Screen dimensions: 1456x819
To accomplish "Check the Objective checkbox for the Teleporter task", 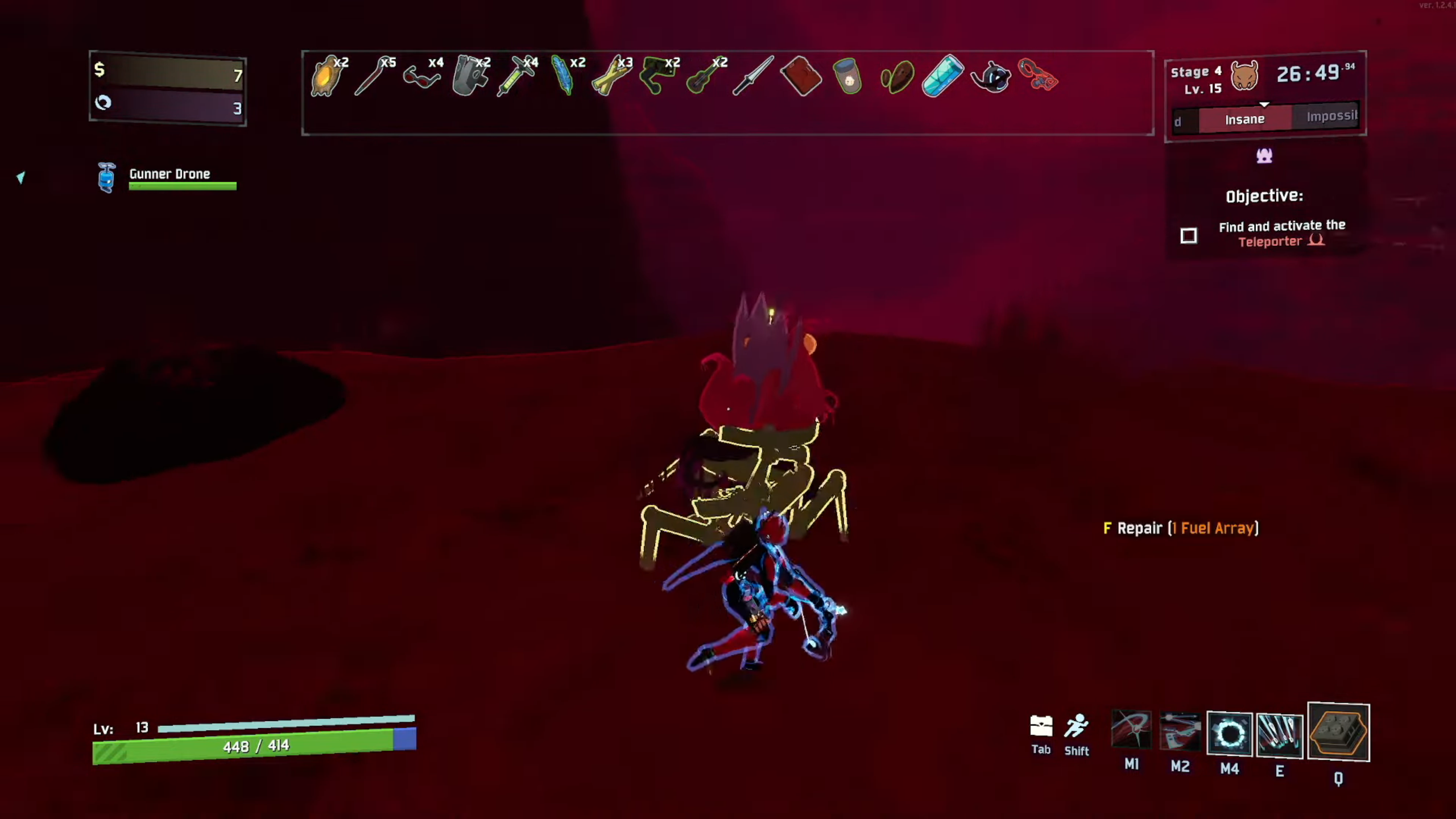I will coord(1189,235).
